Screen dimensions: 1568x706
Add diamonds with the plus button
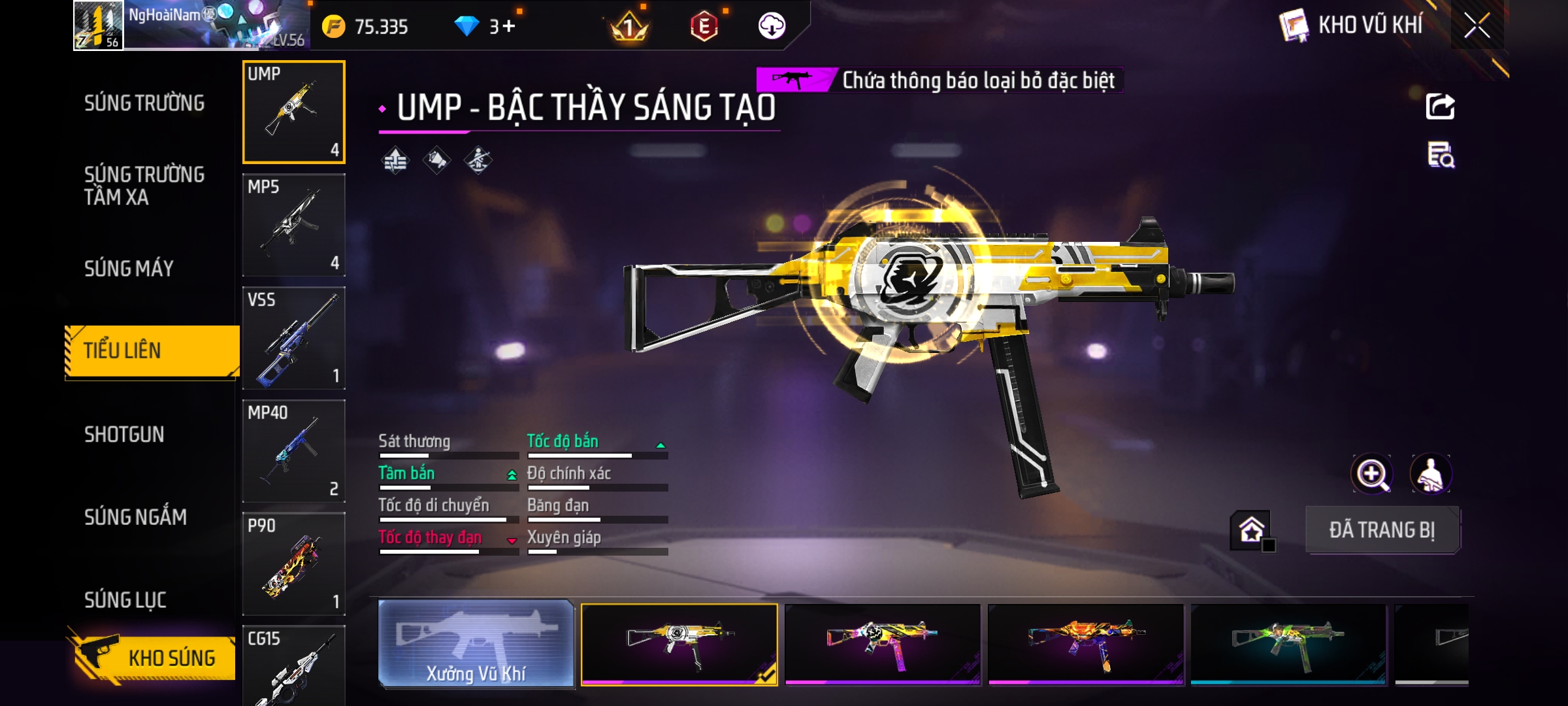click(x=509, y=26)
